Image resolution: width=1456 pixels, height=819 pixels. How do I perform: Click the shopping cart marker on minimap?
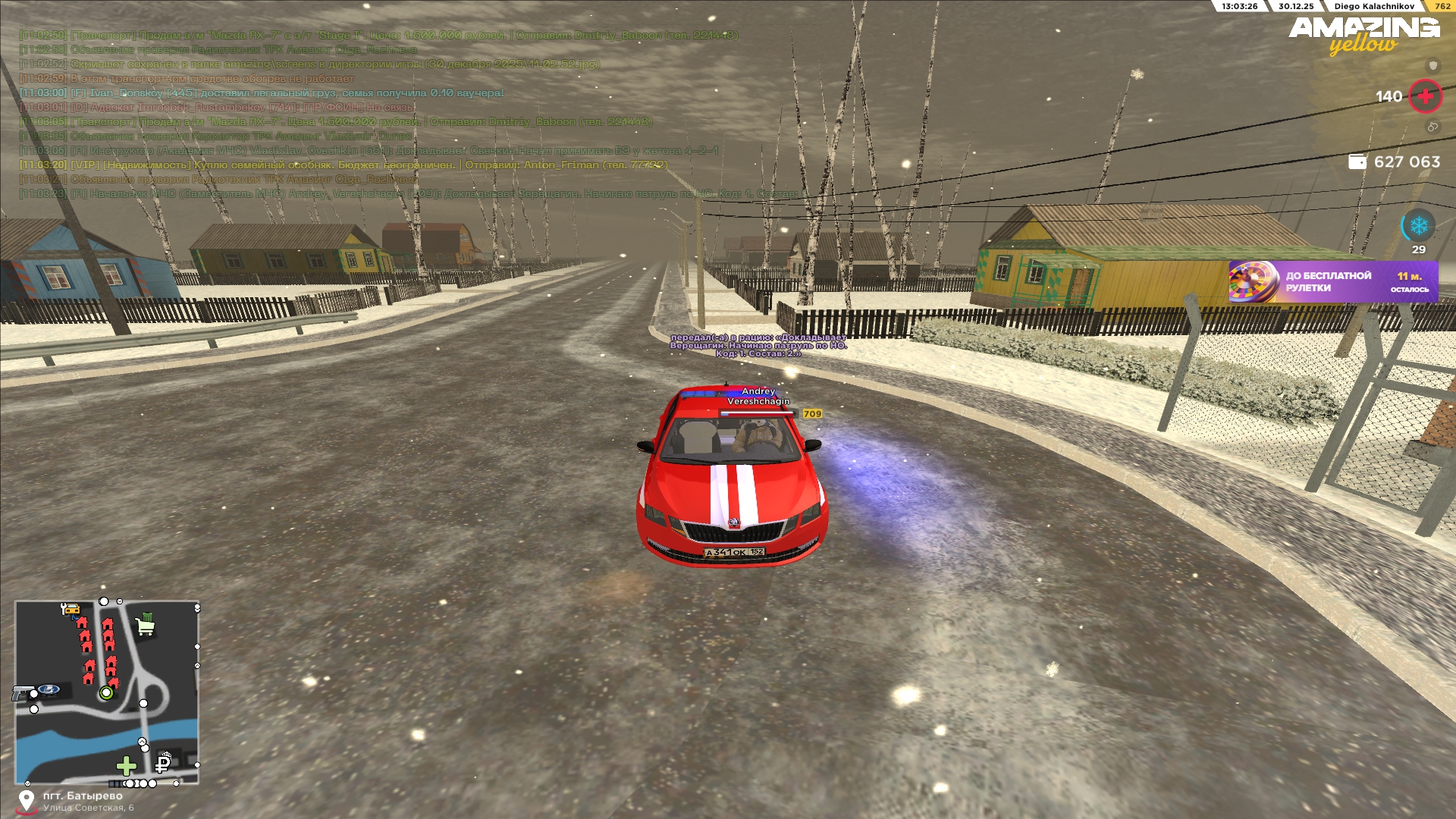pos(145,626)
